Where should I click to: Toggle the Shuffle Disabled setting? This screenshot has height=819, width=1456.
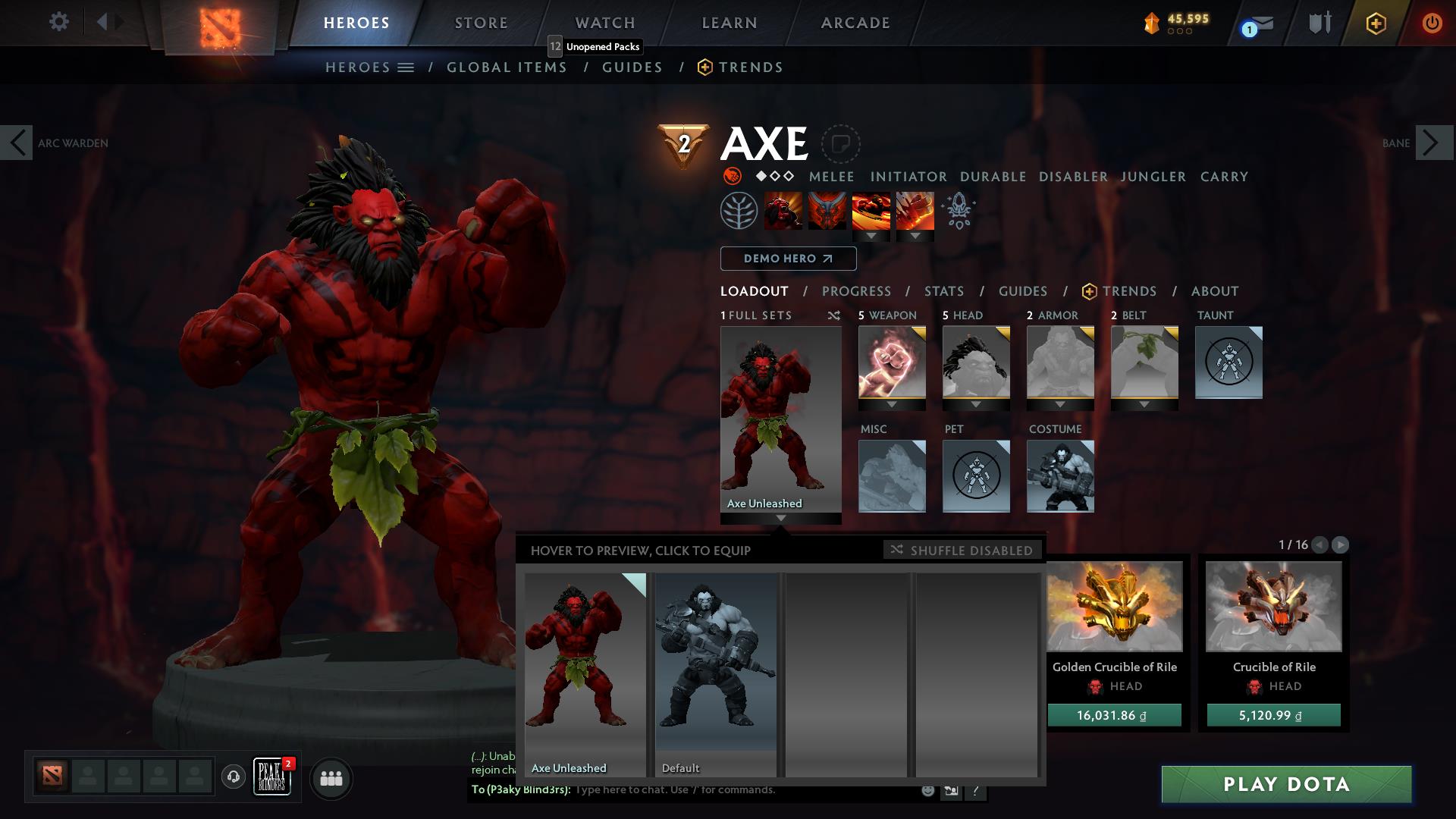[x=962, y=551]
